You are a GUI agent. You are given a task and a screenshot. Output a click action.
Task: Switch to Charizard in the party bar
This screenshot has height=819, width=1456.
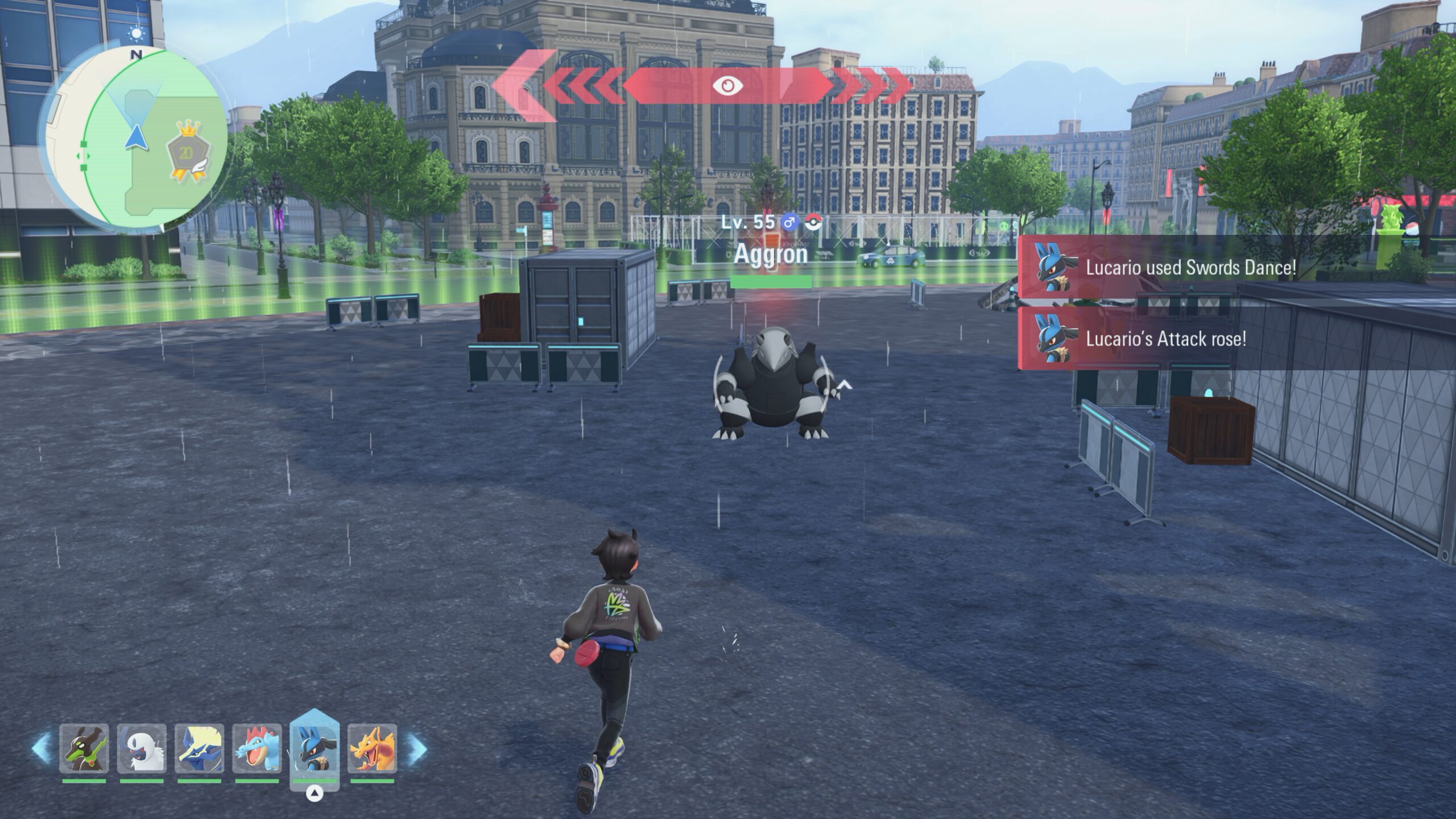(373, 748)
